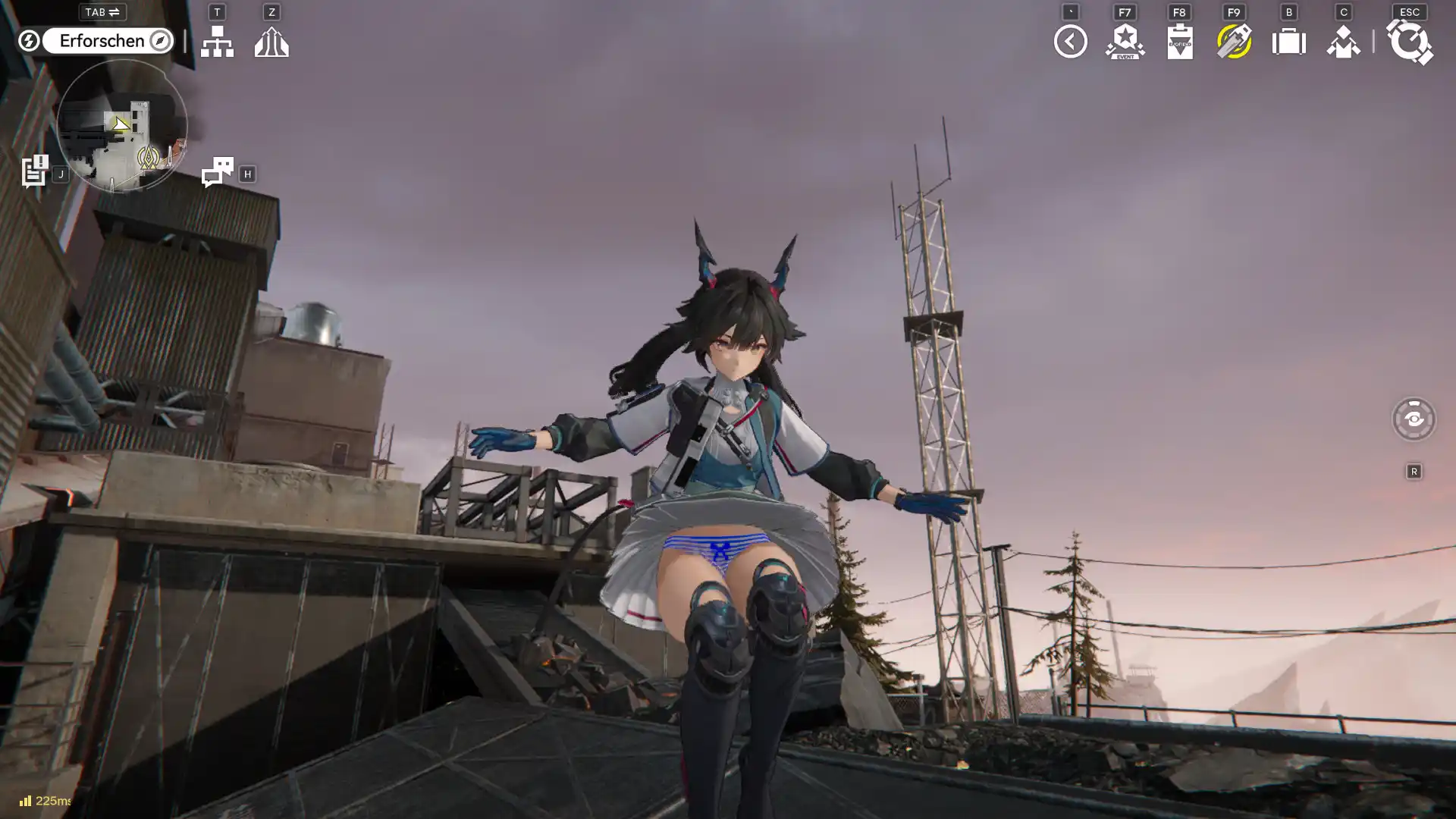
Task: Open the yellow highlighted ticket icon
Action: [1234, 42]
